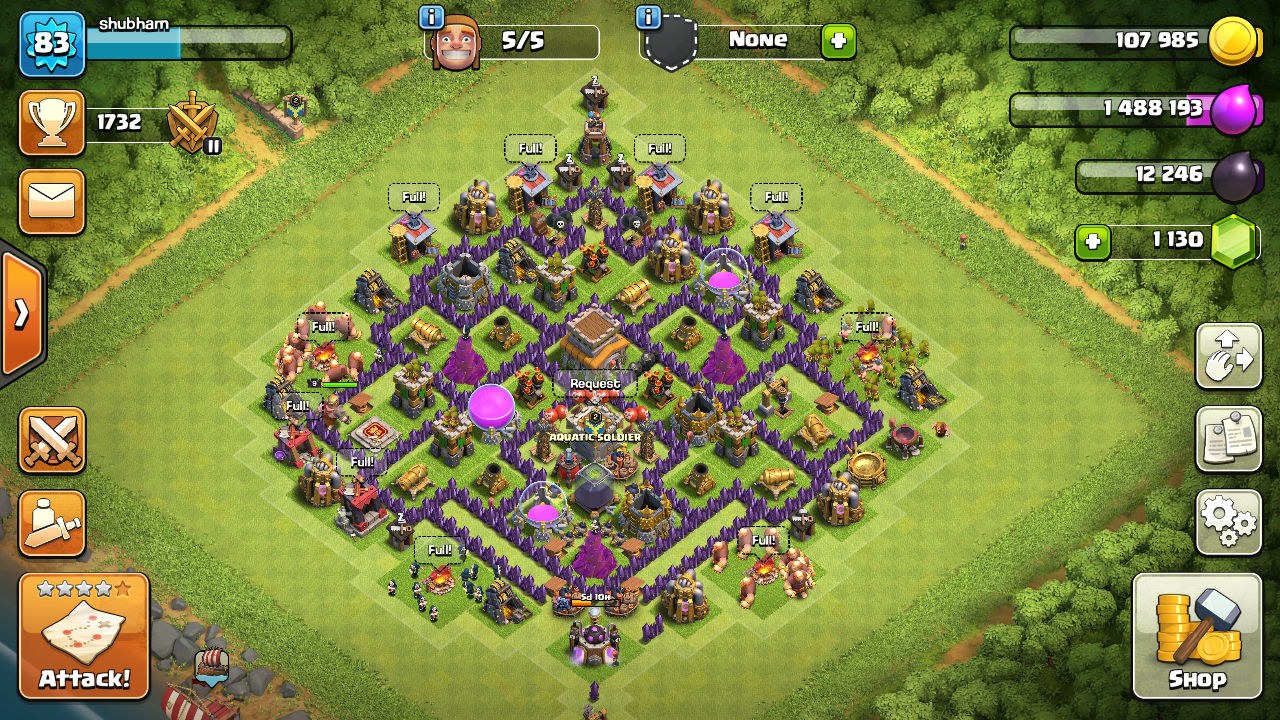Open the army overview button
Screen dimensions: 1280x720
[52, 523]
